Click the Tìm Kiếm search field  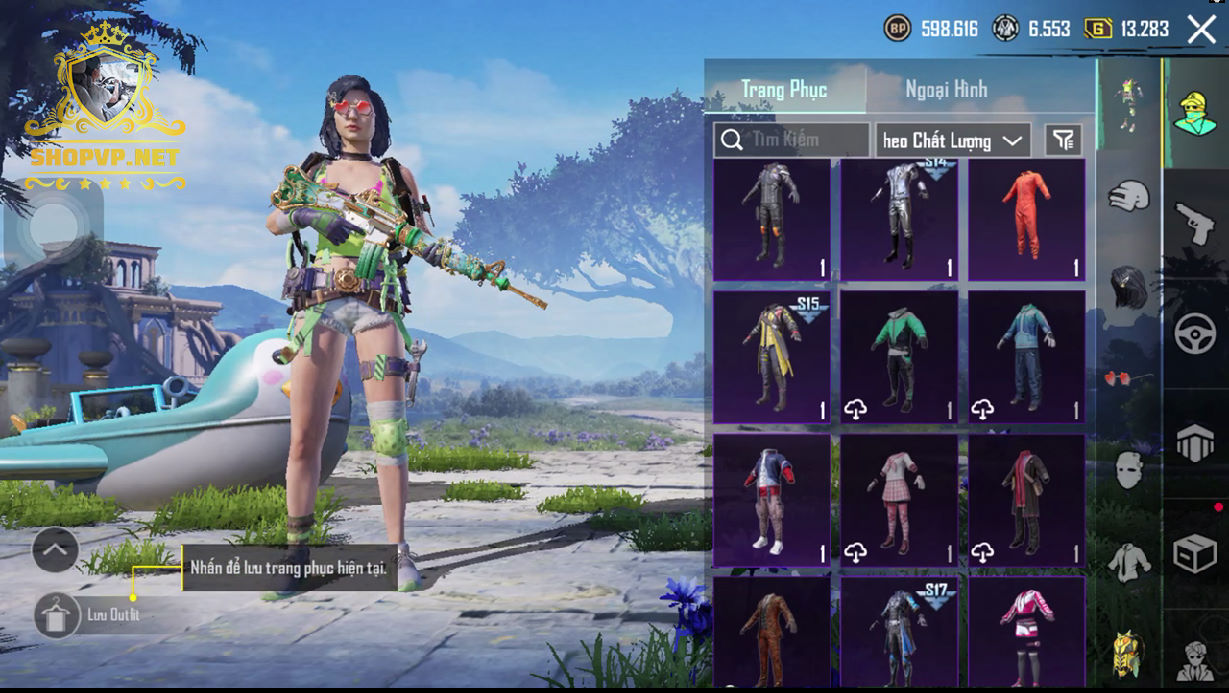[792, 140]
